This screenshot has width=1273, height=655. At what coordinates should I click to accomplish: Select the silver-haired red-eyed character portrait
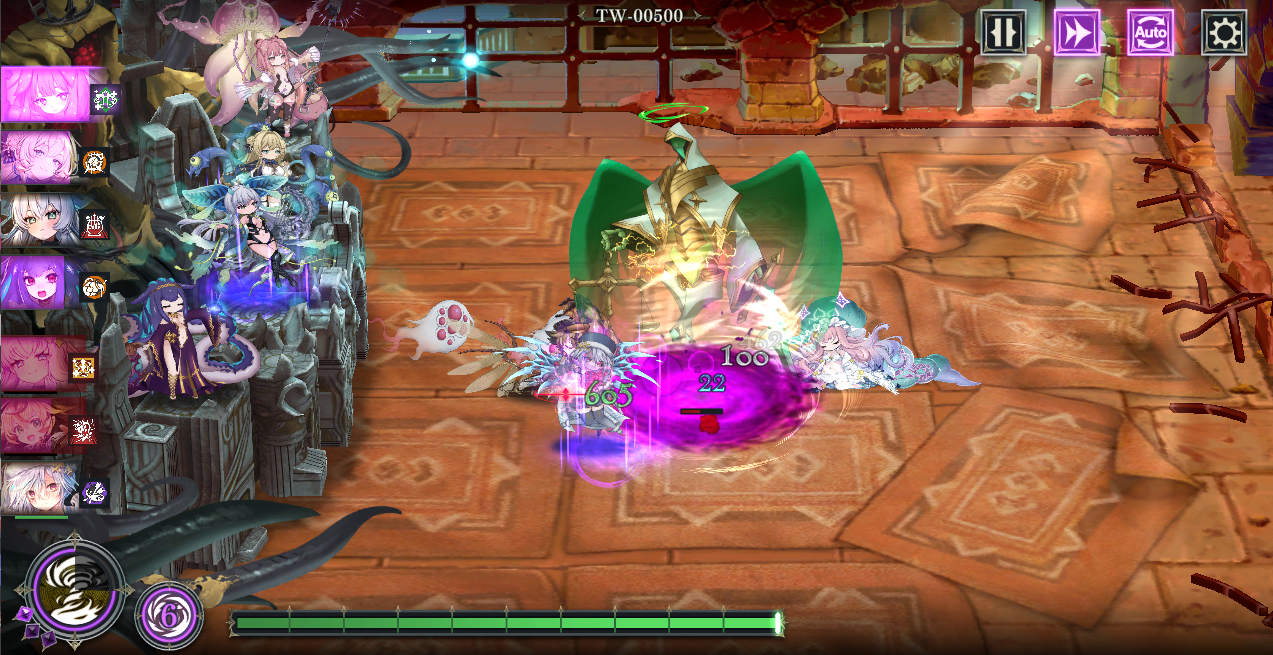pyautogui.click(x=38, y=488)
